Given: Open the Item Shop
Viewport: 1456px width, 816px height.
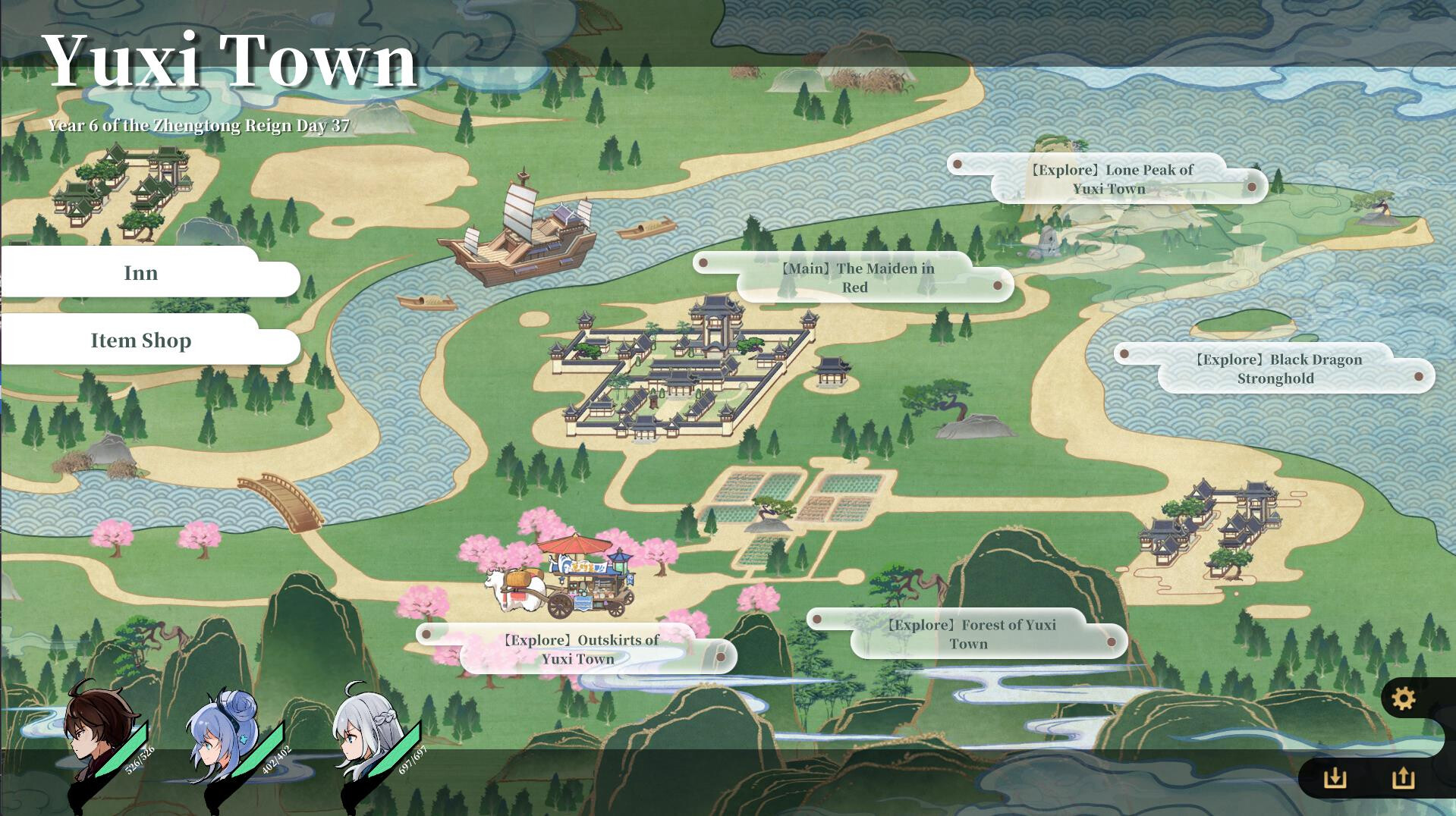Looking at the screenshot, I should 140,341.
